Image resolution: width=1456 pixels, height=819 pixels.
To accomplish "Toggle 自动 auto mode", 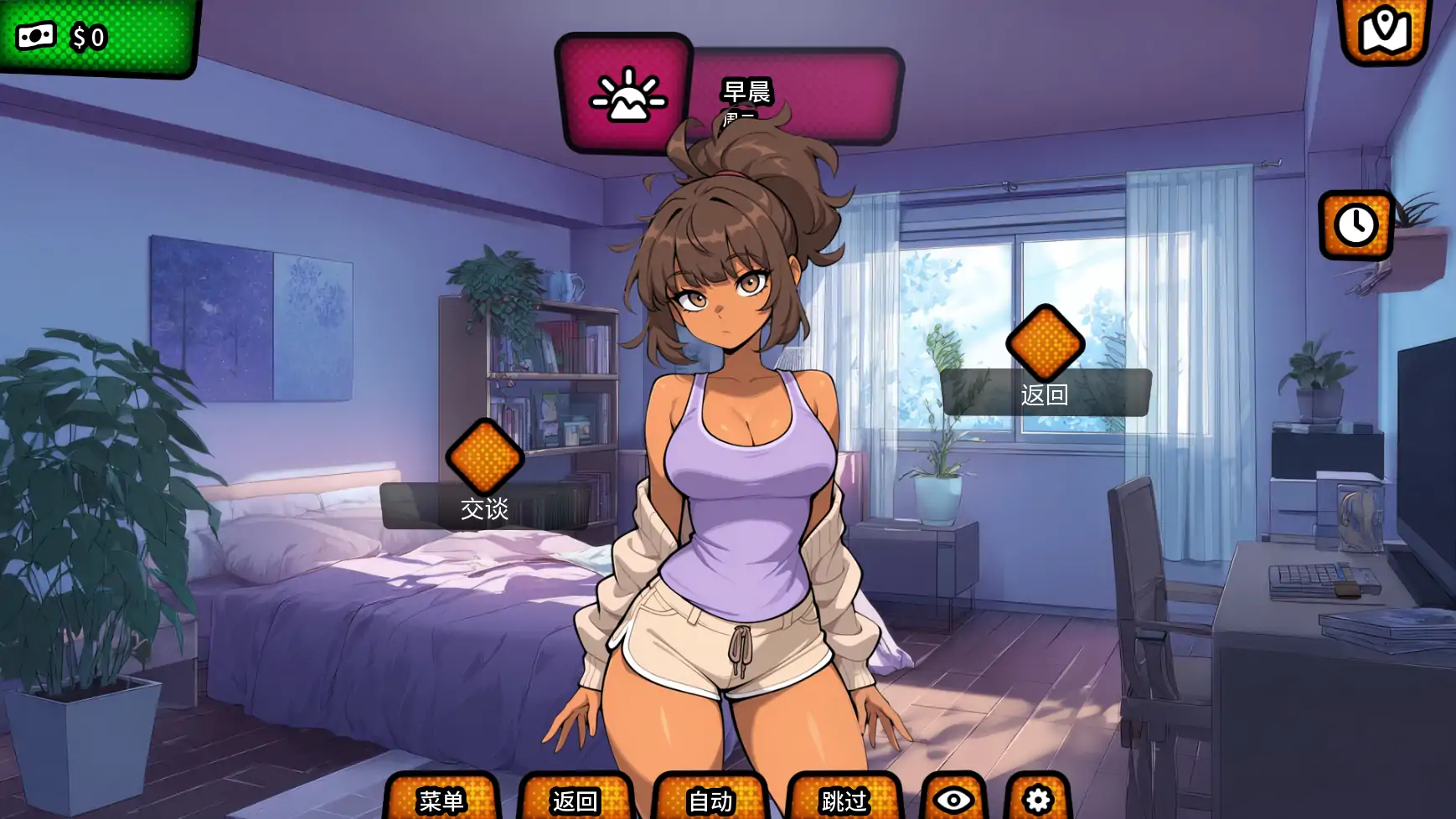I will click(710, 800).
